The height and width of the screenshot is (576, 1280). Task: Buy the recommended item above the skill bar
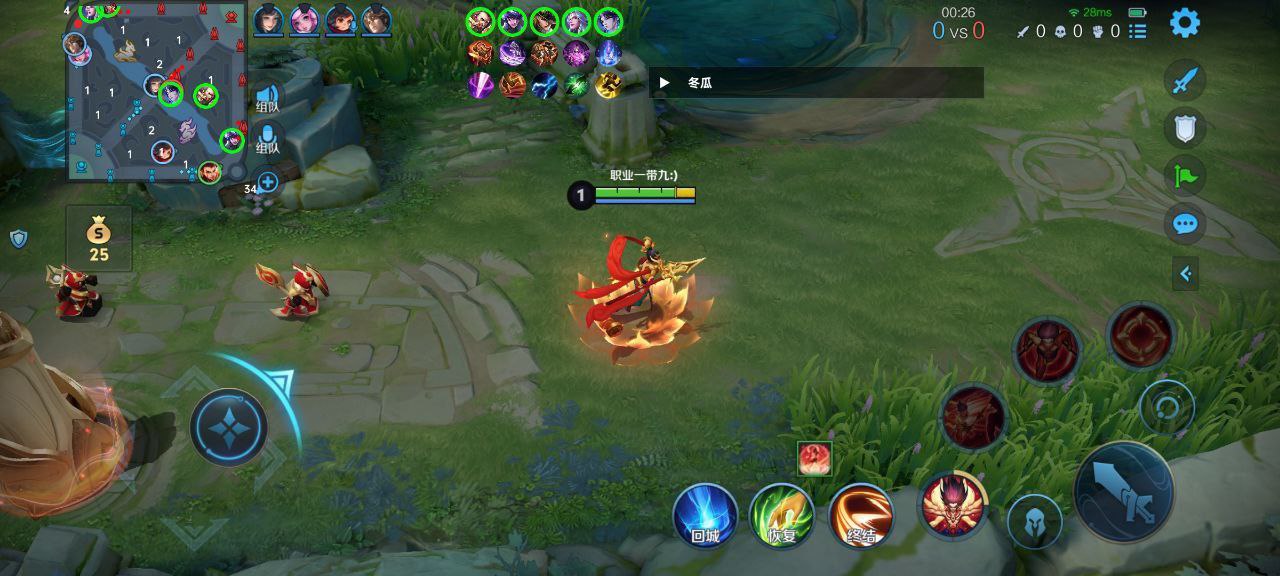point(814,458)
